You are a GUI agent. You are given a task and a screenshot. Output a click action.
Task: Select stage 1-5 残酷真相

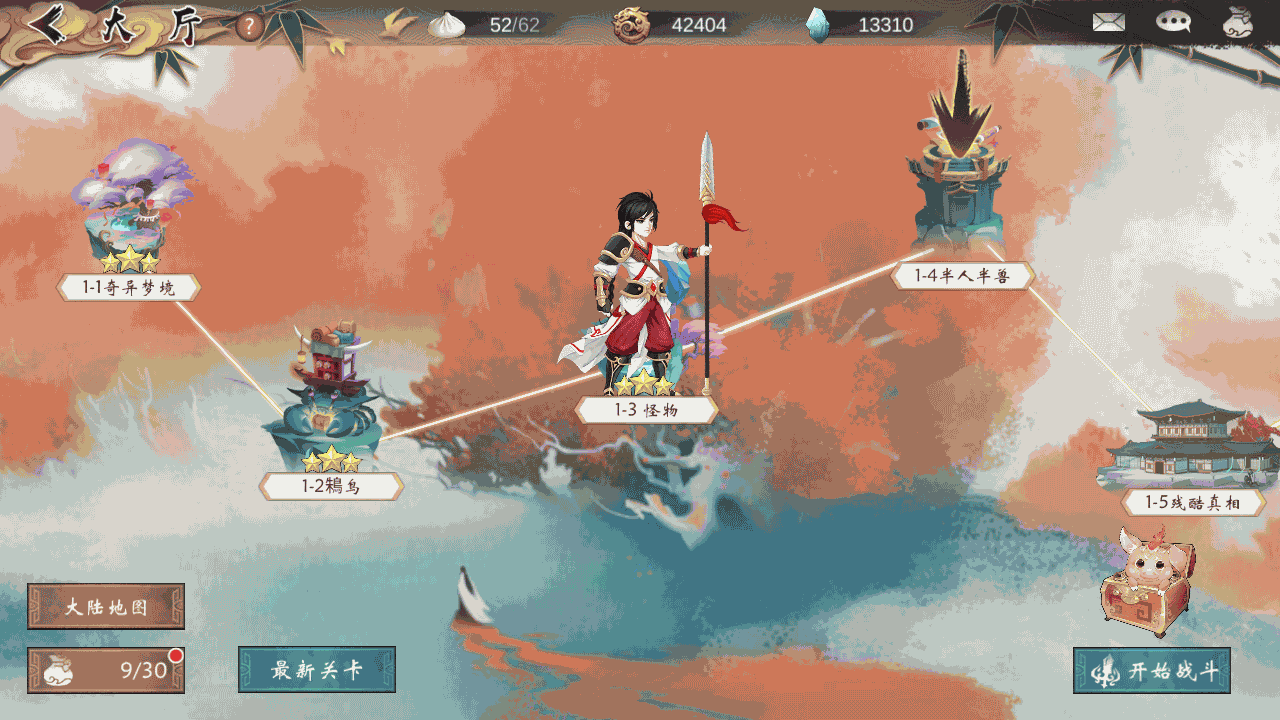[1193, 503]
